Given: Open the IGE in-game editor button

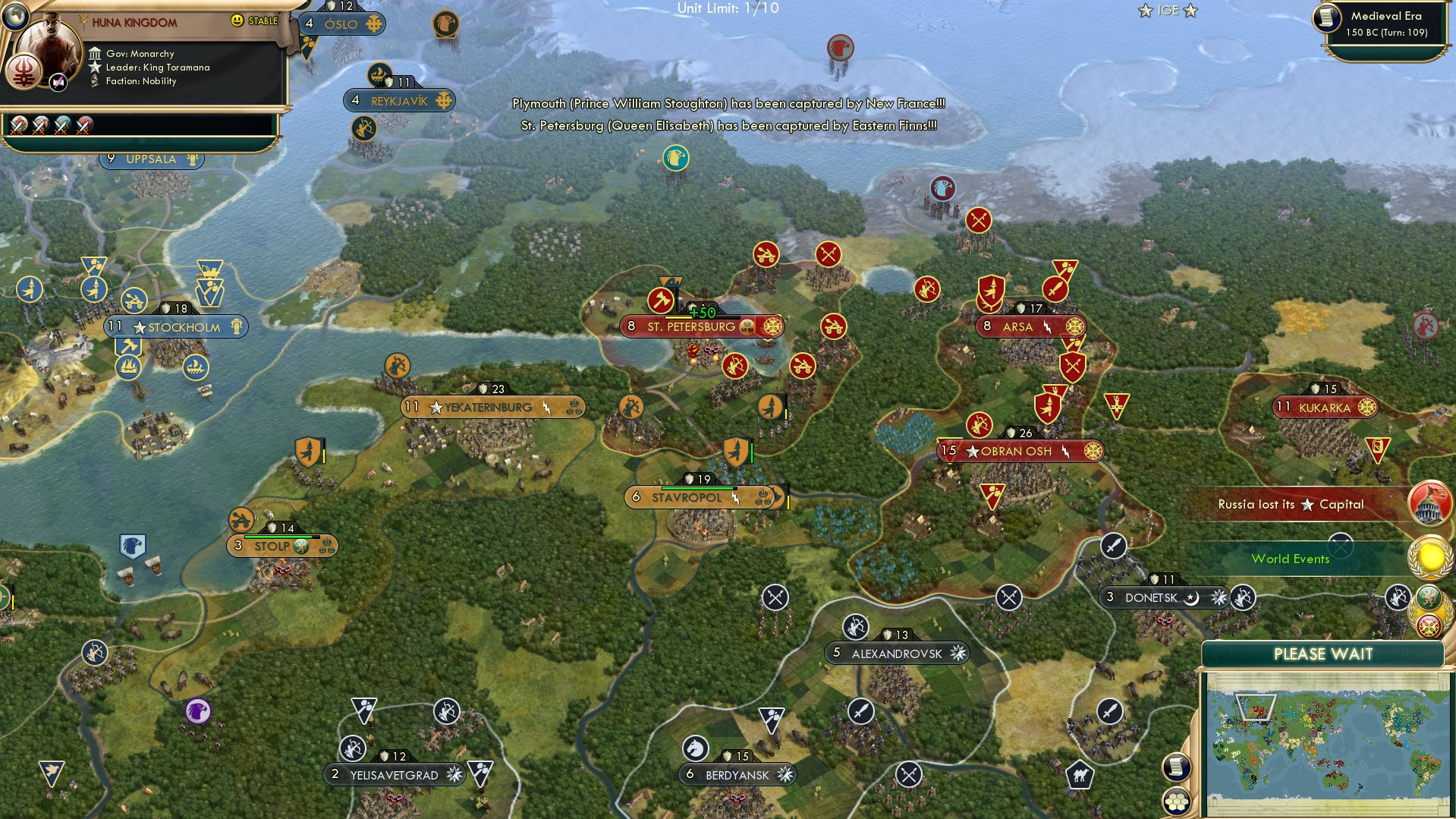Looking at the screenshot, I should tap(1168, 11).
